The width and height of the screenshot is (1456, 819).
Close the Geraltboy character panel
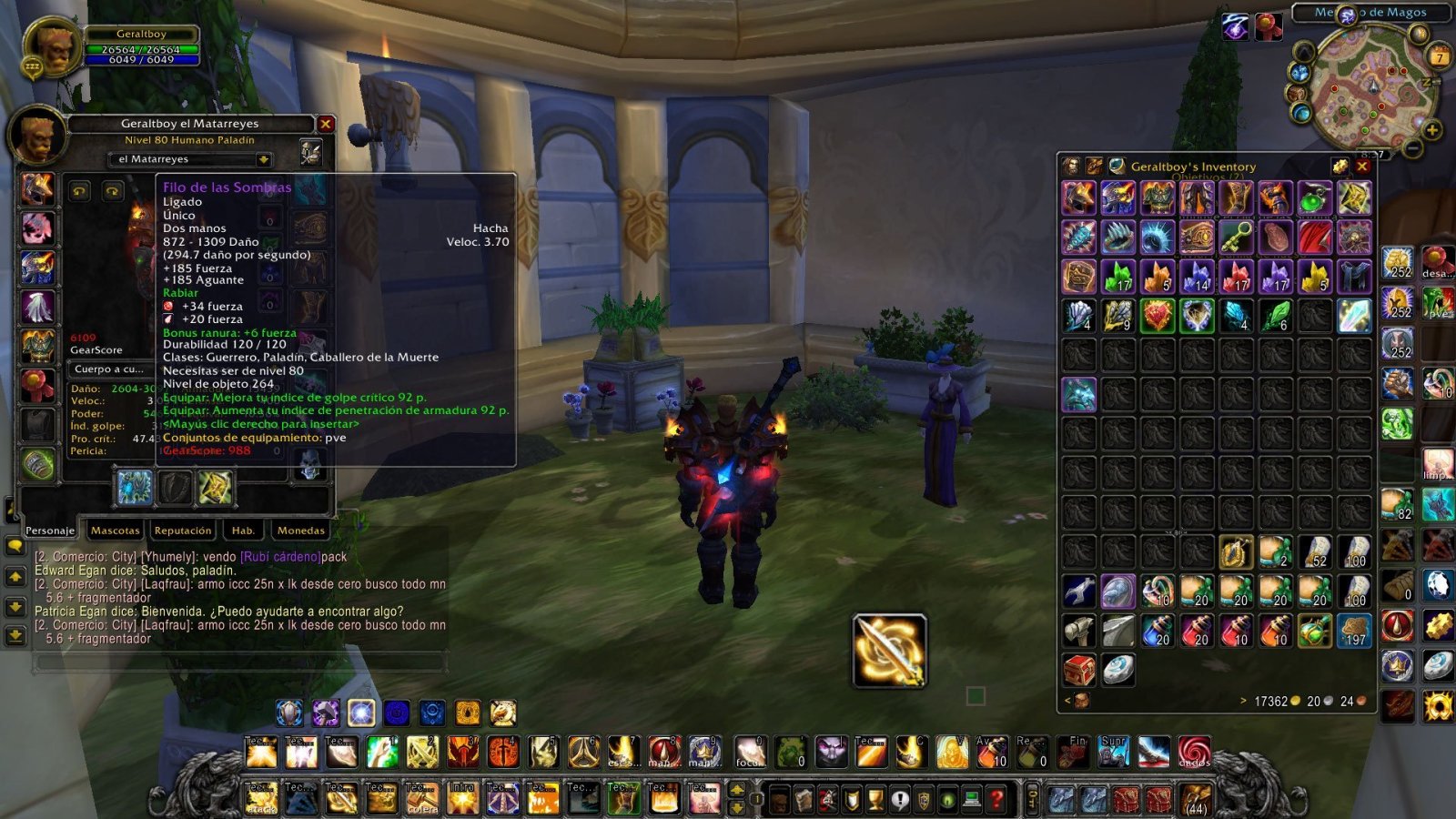pos(326,124)
